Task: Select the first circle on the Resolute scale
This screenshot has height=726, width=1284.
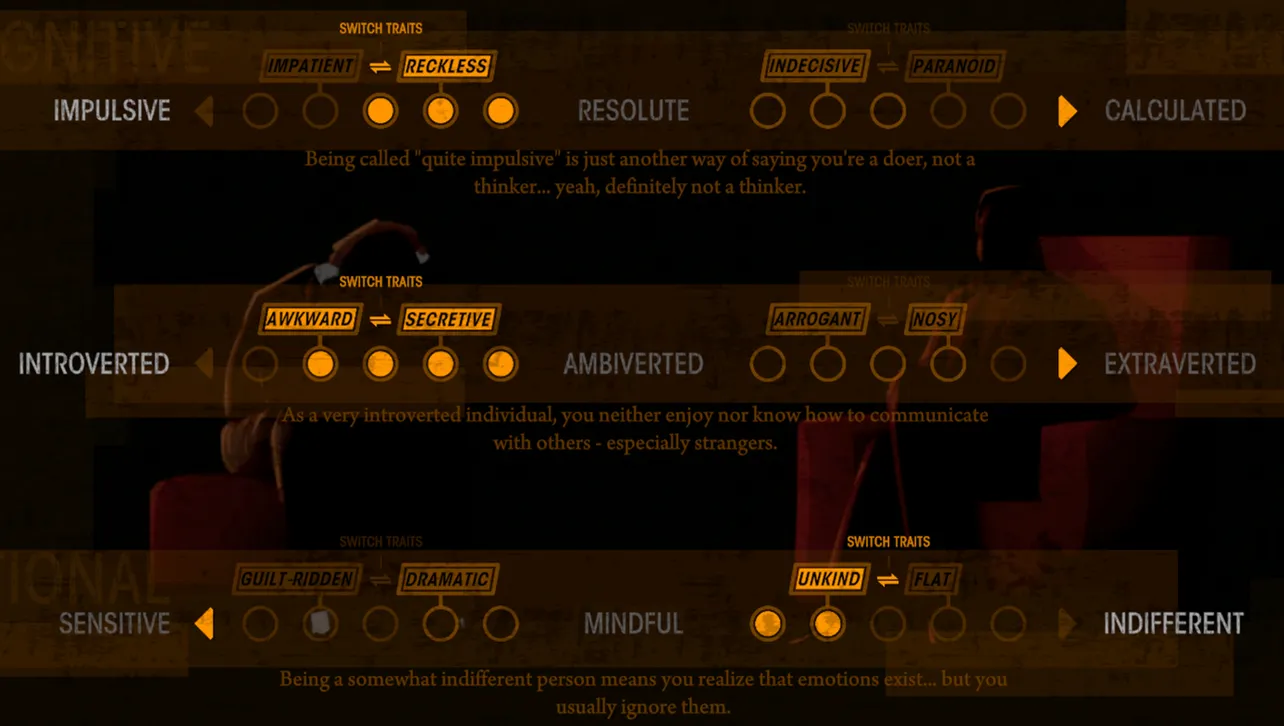Action: [768, 111]
